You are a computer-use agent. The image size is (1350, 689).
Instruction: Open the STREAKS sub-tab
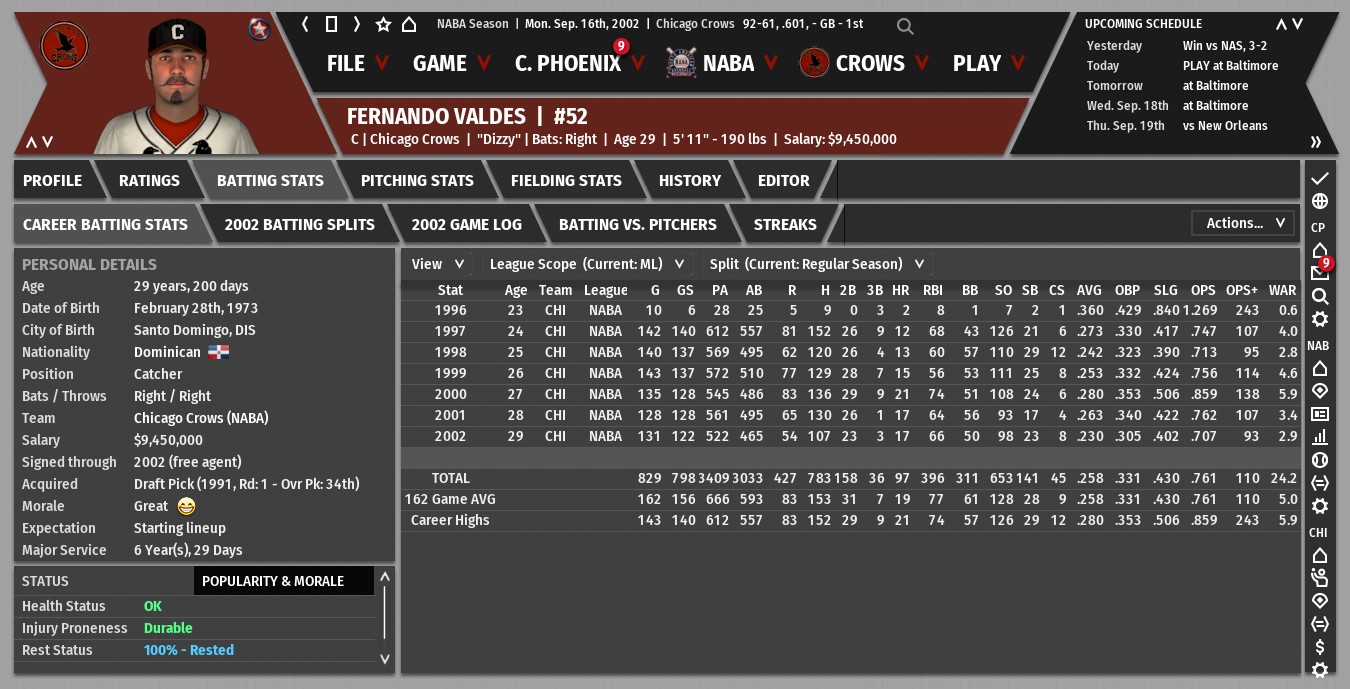(785, 225)
